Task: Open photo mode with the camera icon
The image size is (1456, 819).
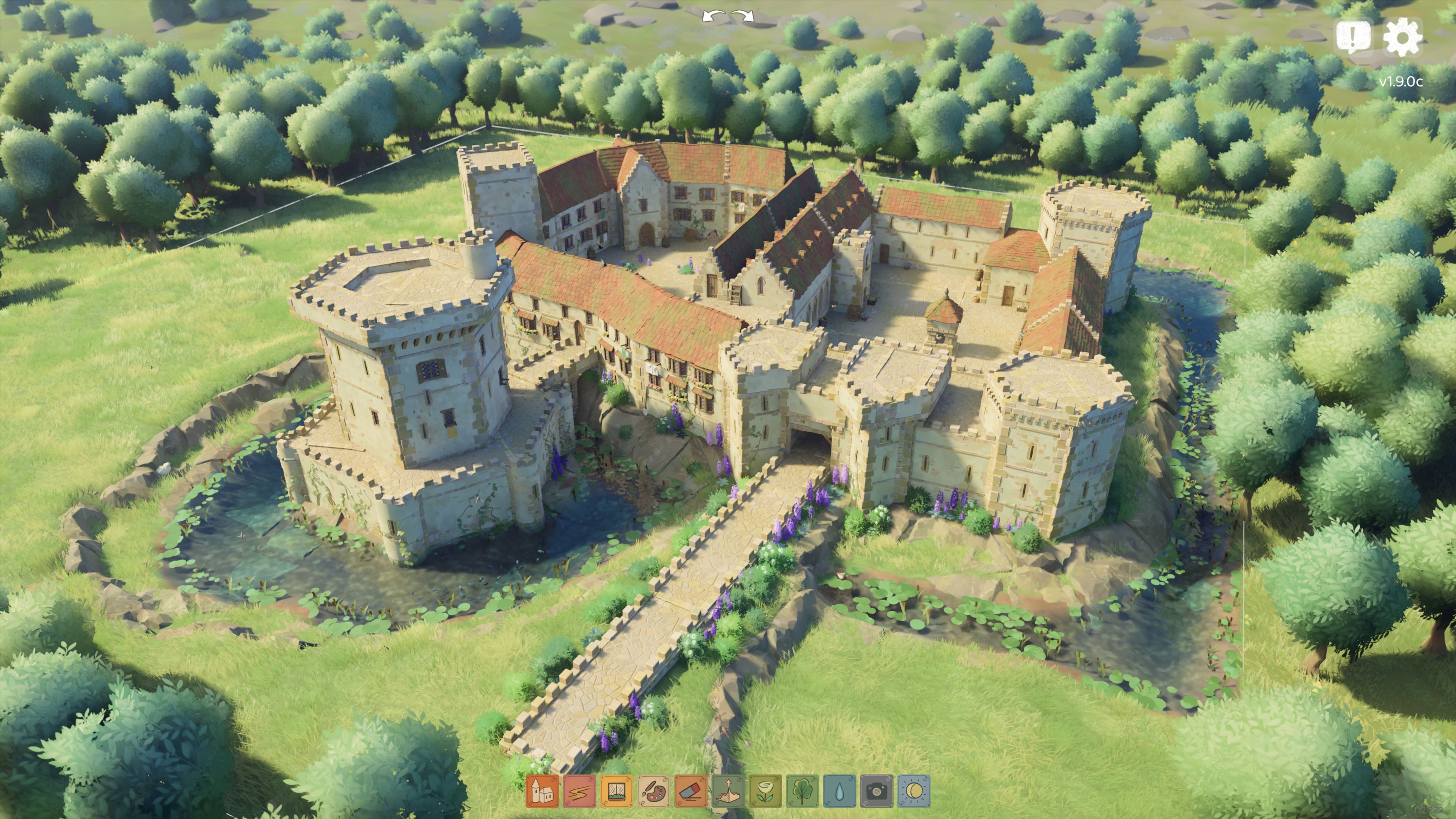Action: click(x=877, y=790)
